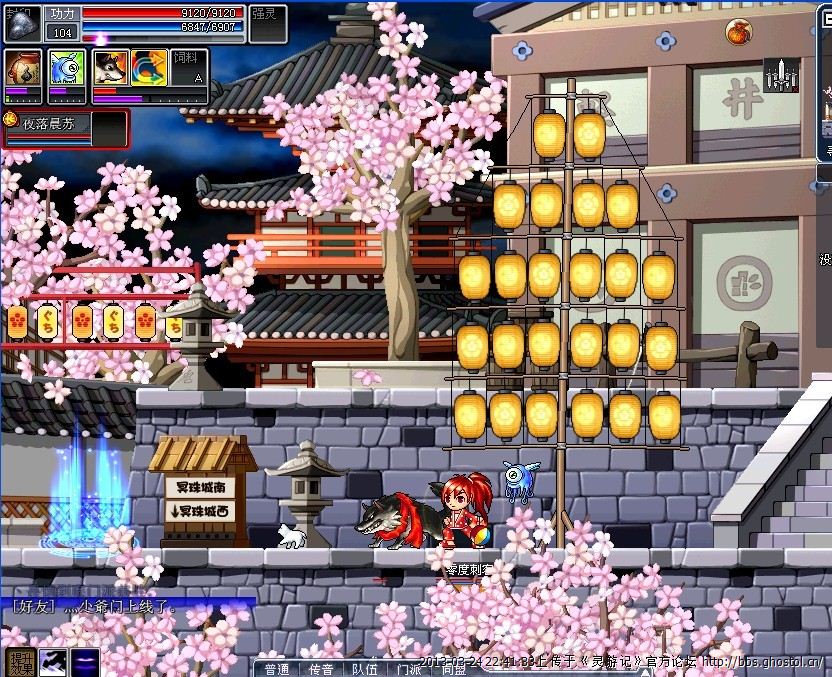Switch to the 门派 sect channel

tap(408, 668)
